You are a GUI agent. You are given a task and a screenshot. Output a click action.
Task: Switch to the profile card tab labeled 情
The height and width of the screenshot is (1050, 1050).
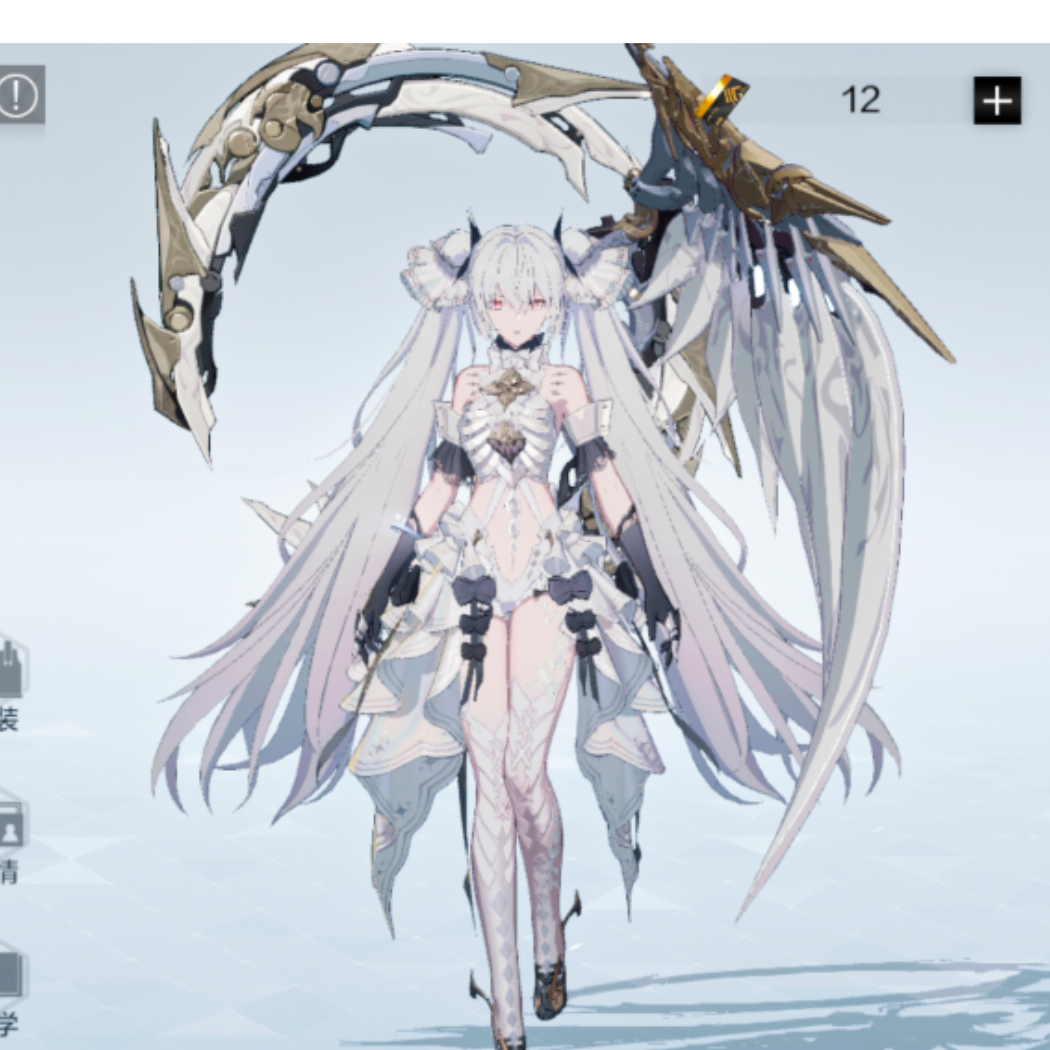(x=9, y=835)
